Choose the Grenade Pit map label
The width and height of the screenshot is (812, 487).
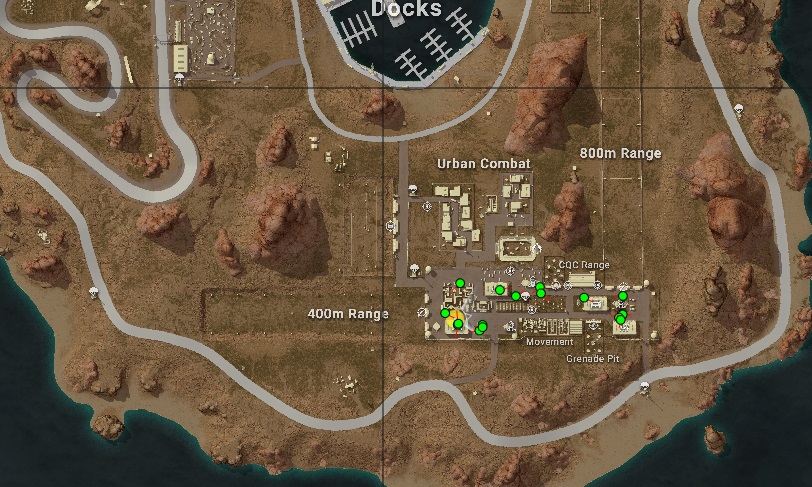tap(592, 358)
